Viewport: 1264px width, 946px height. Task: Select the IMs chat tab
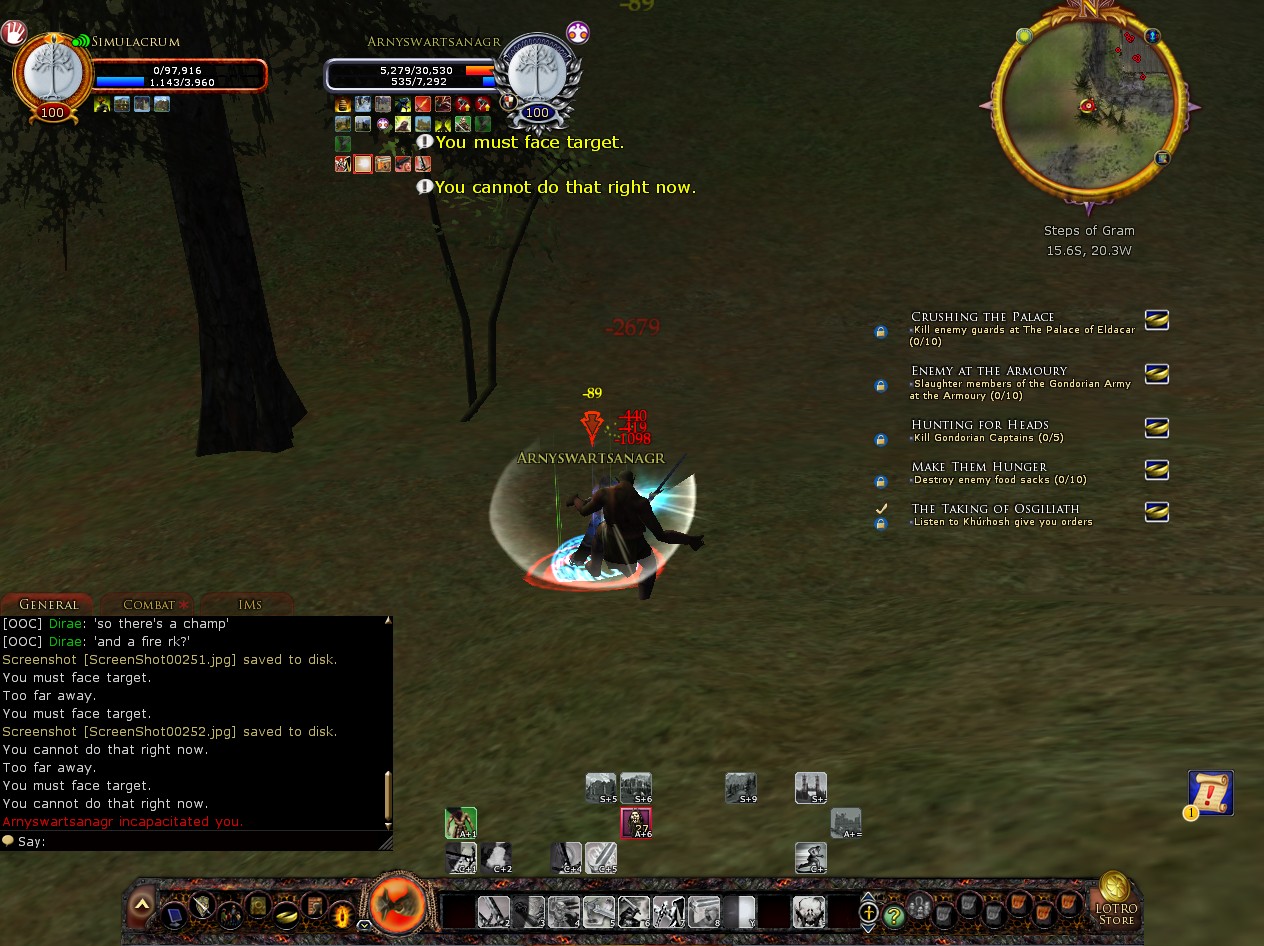249,604
